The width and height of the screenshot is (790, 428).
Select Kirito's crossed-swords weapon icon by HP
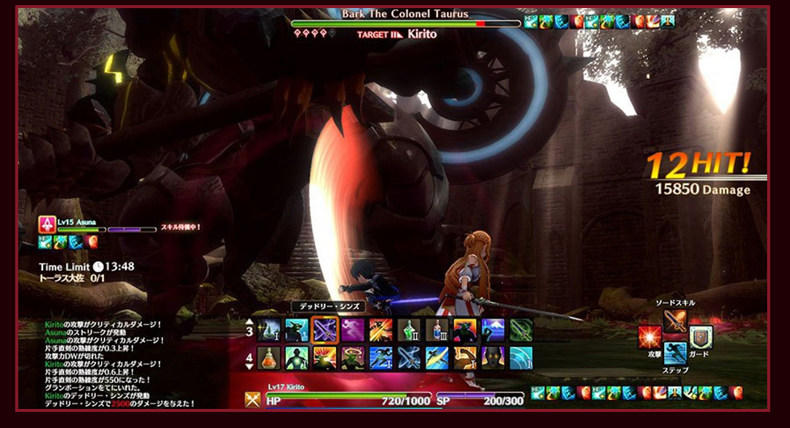tap(254, 399)
